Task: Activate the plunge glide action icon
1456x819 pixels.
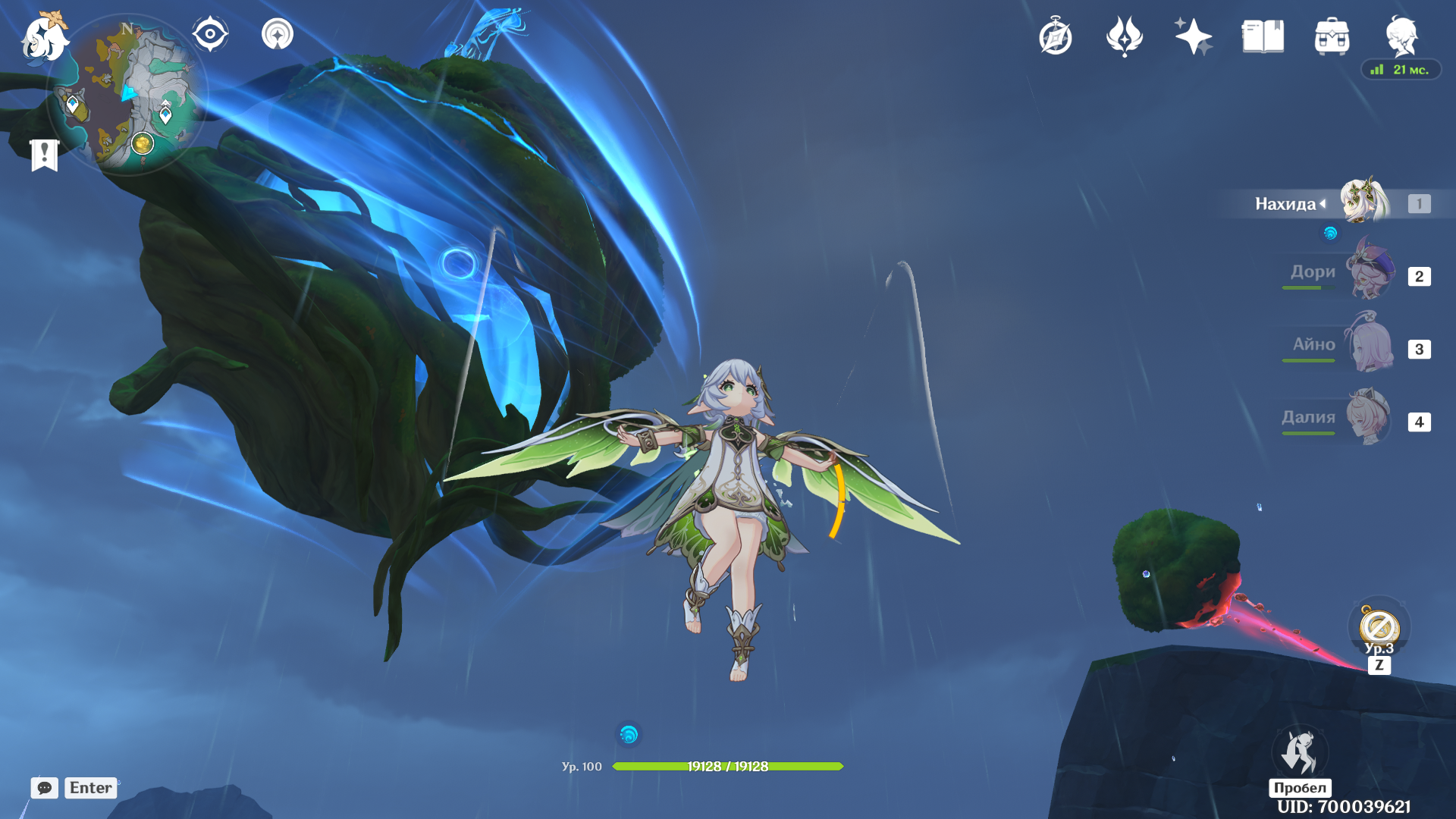Action: (x=1300, y=752)
